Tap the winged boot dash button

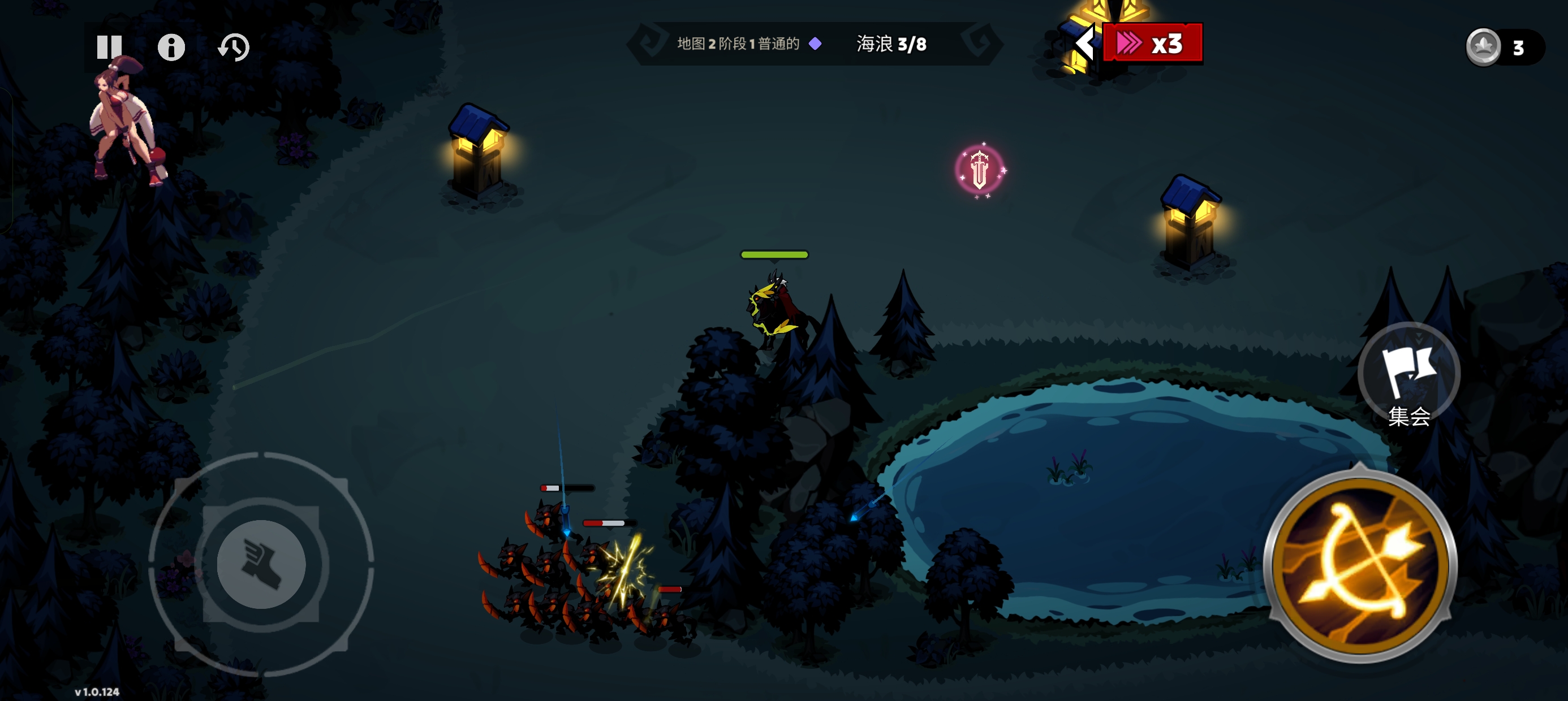261,564
